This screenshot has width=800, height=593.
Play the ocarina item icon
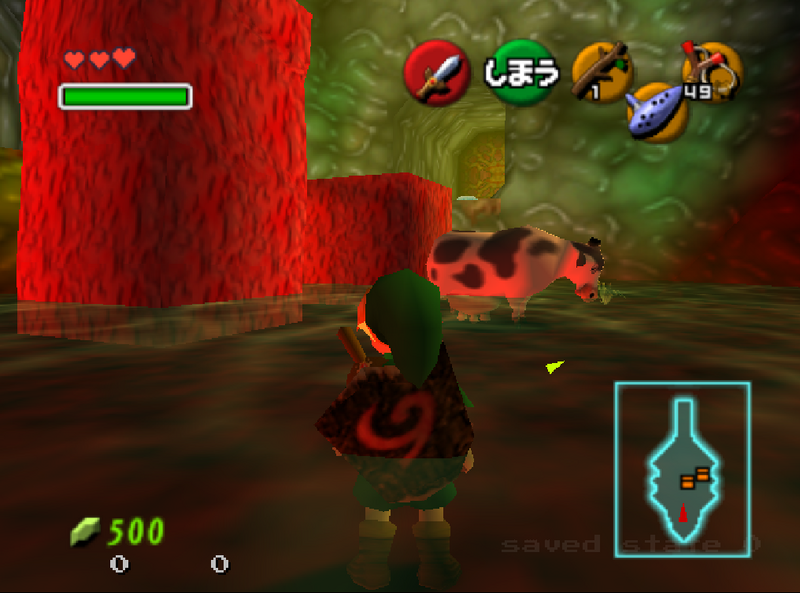[x=657, y=111]
